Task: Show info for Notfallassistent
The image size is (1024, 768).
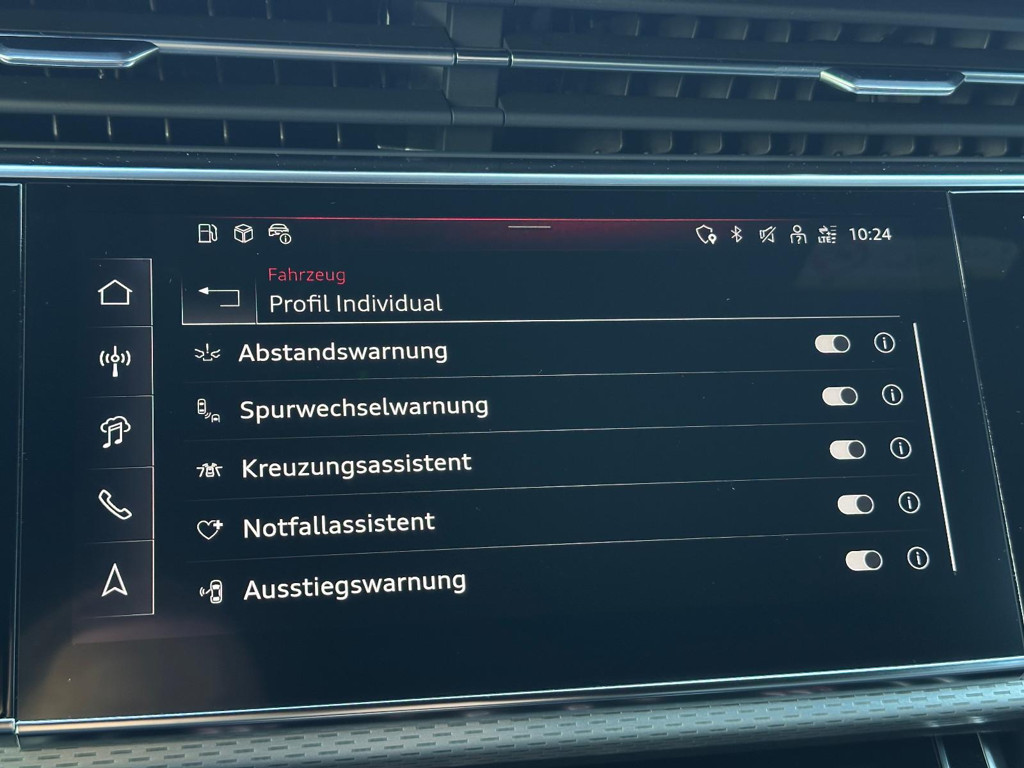Action: point(909,502)
